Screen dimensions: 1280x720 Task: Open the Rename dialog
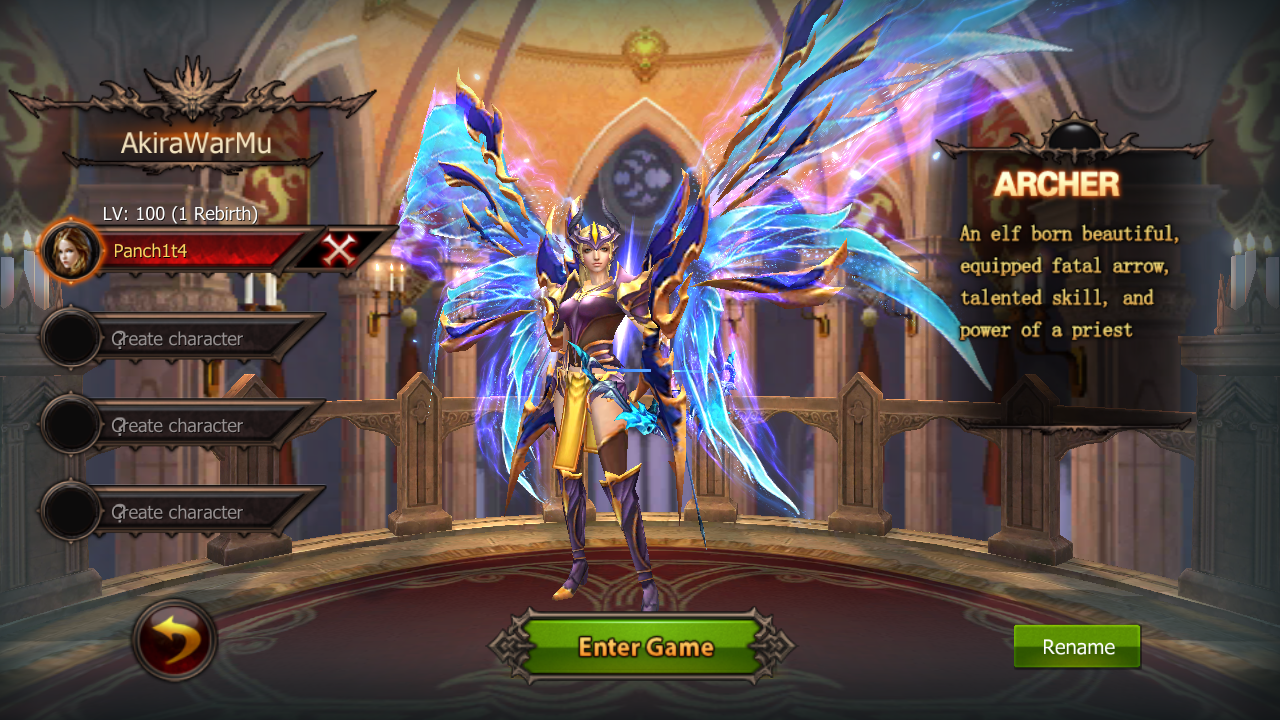tap(1077, 646)
